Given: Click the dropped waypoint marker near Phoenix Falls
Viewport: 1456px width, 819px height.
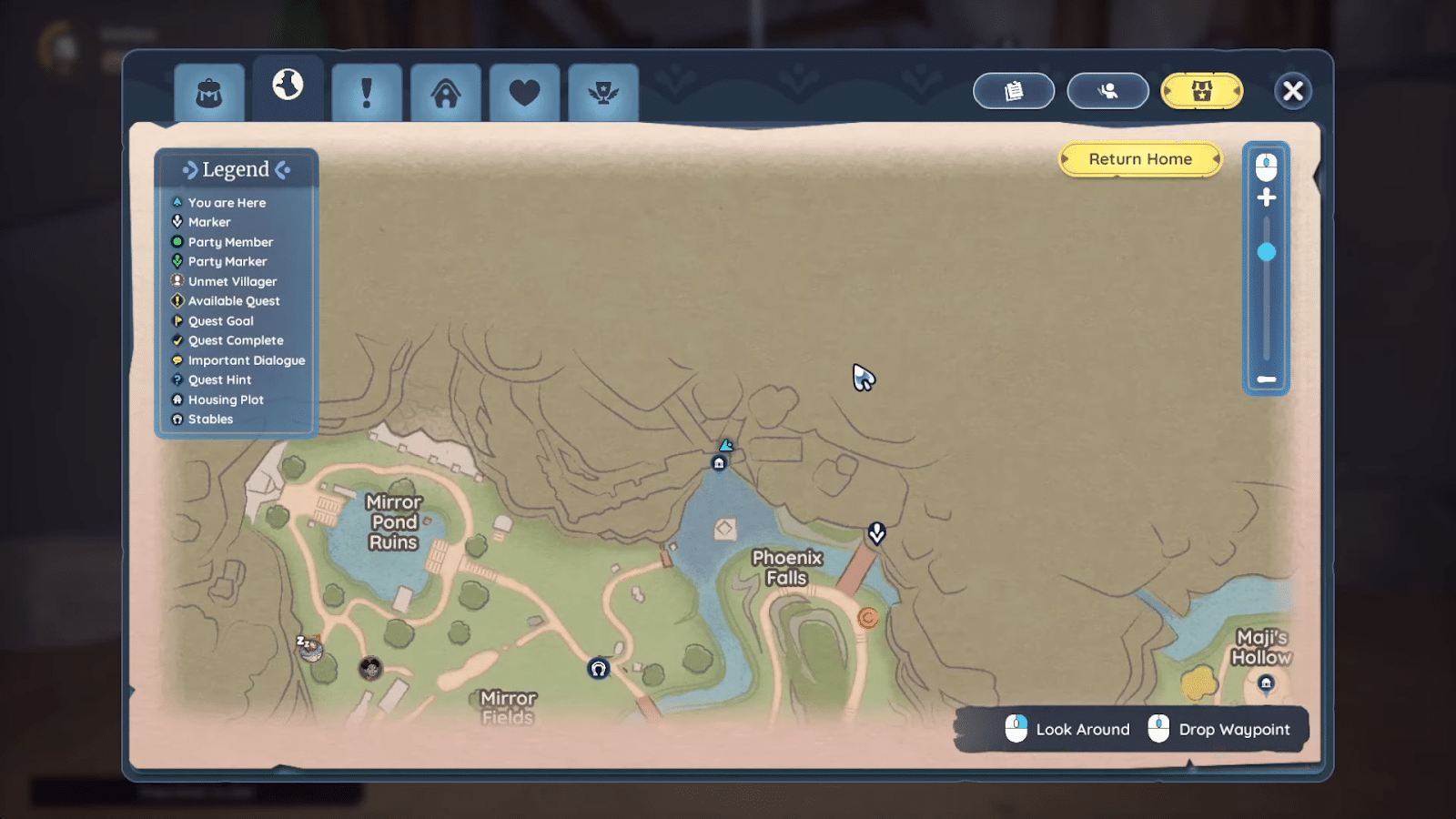Looking at the screenshot, I should [875, 533].
